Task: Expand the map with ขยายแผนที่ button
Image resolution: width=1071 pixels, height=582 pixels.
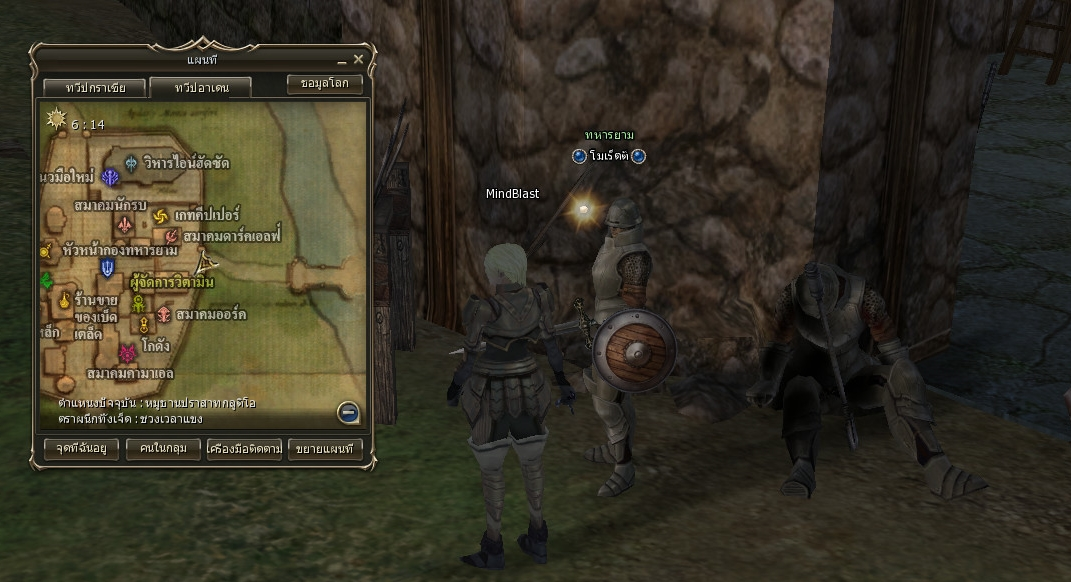Action: [325, 448]
